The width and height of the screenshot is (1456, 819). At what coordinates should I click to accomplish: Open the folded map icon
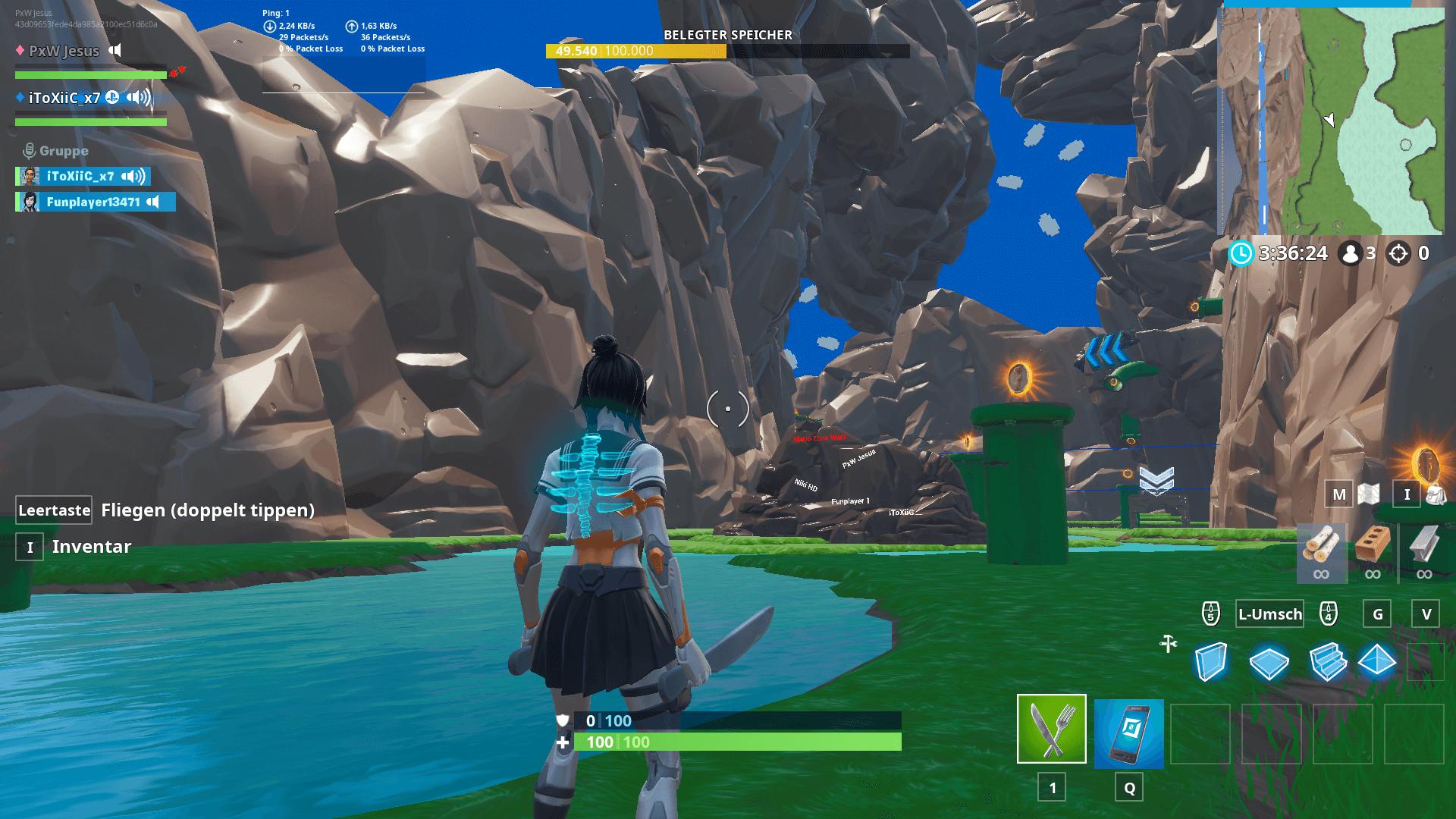[1369, 494]
